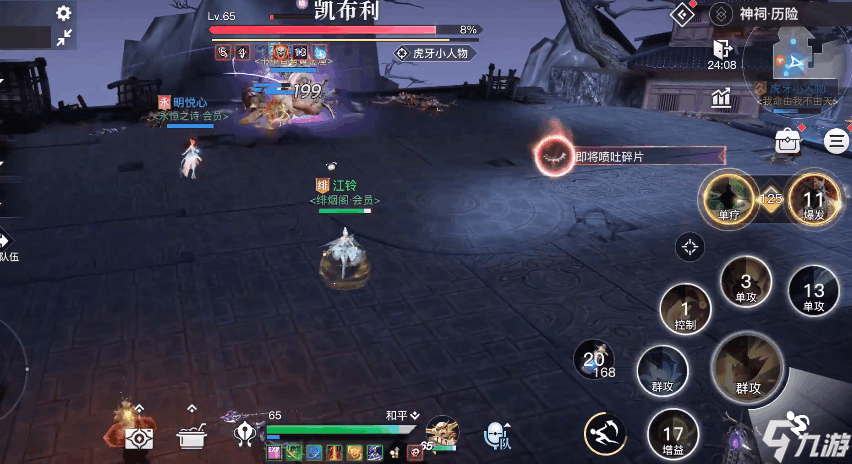
Task: Open the three-line main menu button
Action: [x=836, y=141]
